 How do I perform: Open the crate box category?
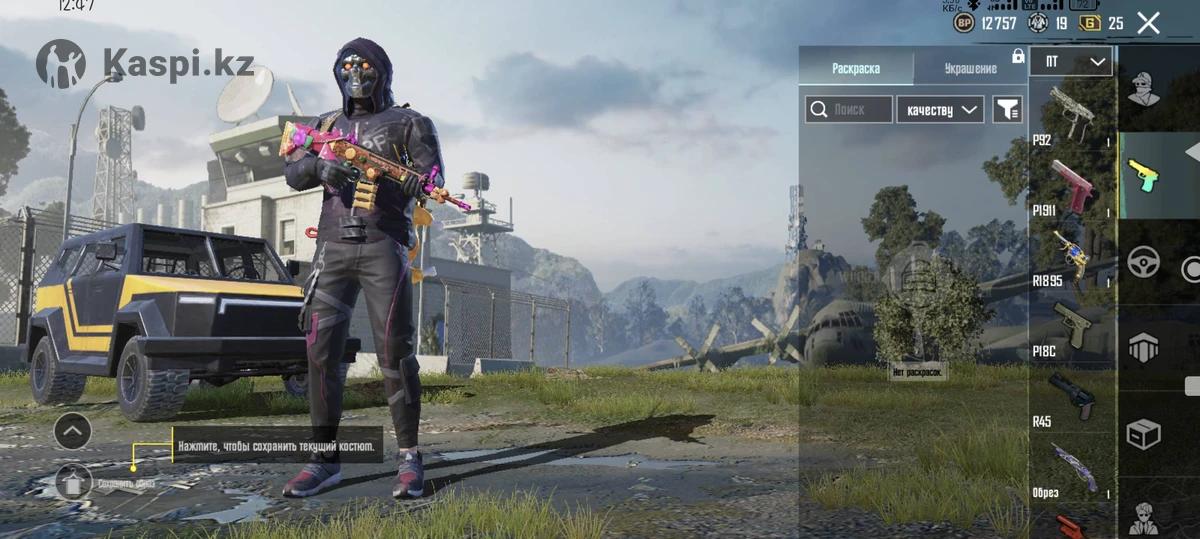[1144, 434]
